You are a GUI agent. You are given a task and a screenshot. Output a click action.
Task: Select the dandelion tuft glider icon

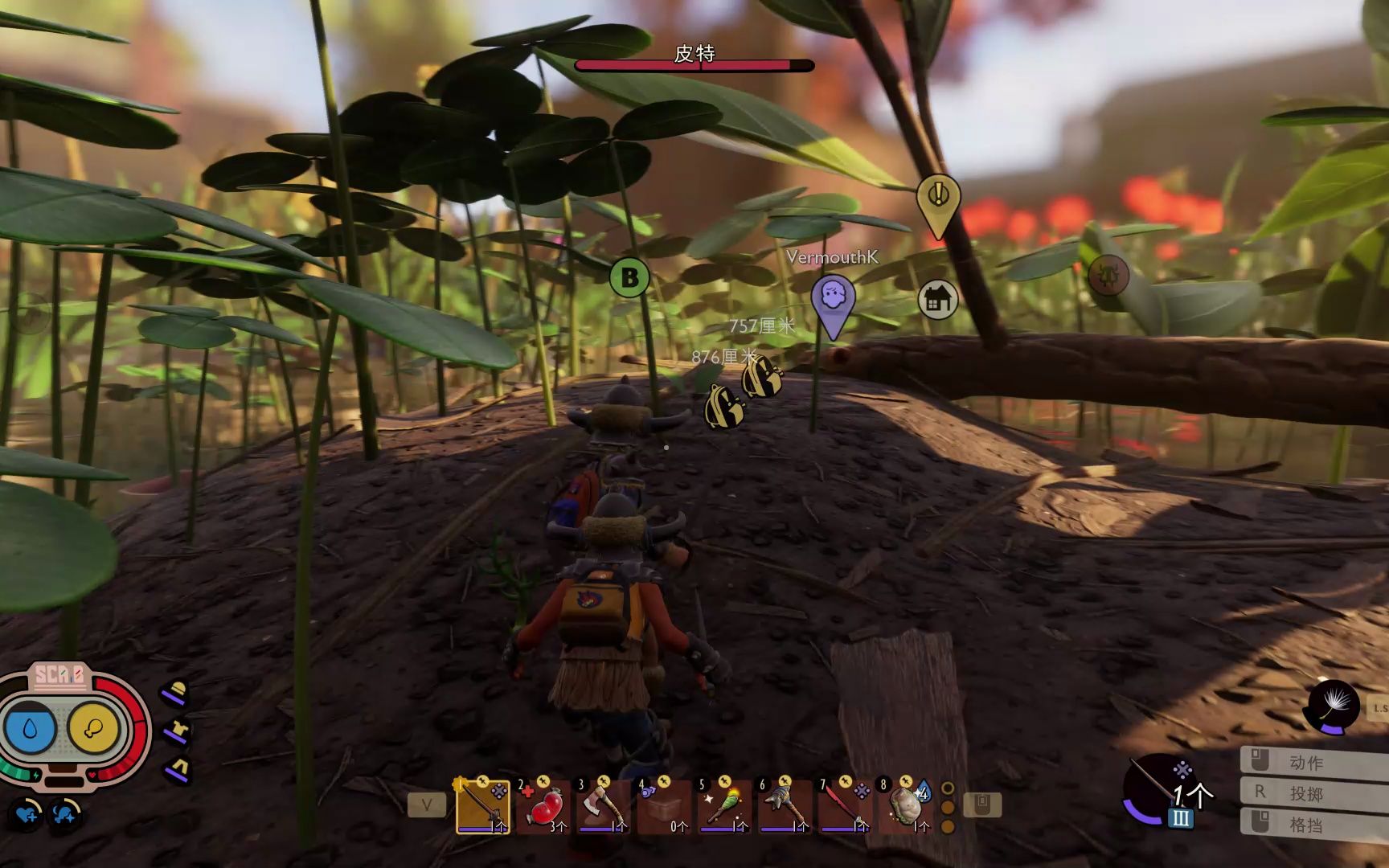tap(1334, 706)
